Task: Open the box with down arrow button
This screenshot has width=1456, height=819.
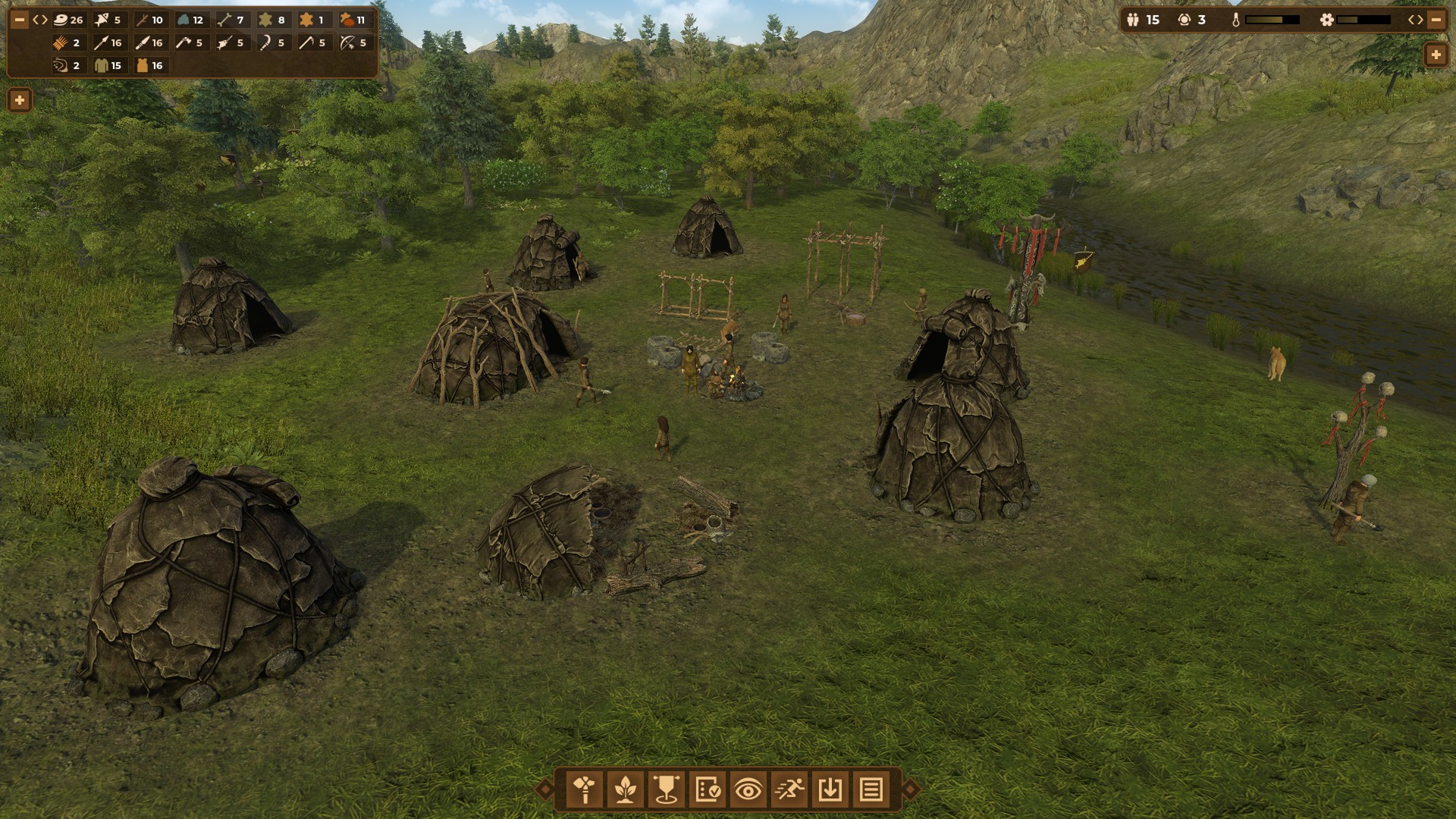Action: [830, 789]
